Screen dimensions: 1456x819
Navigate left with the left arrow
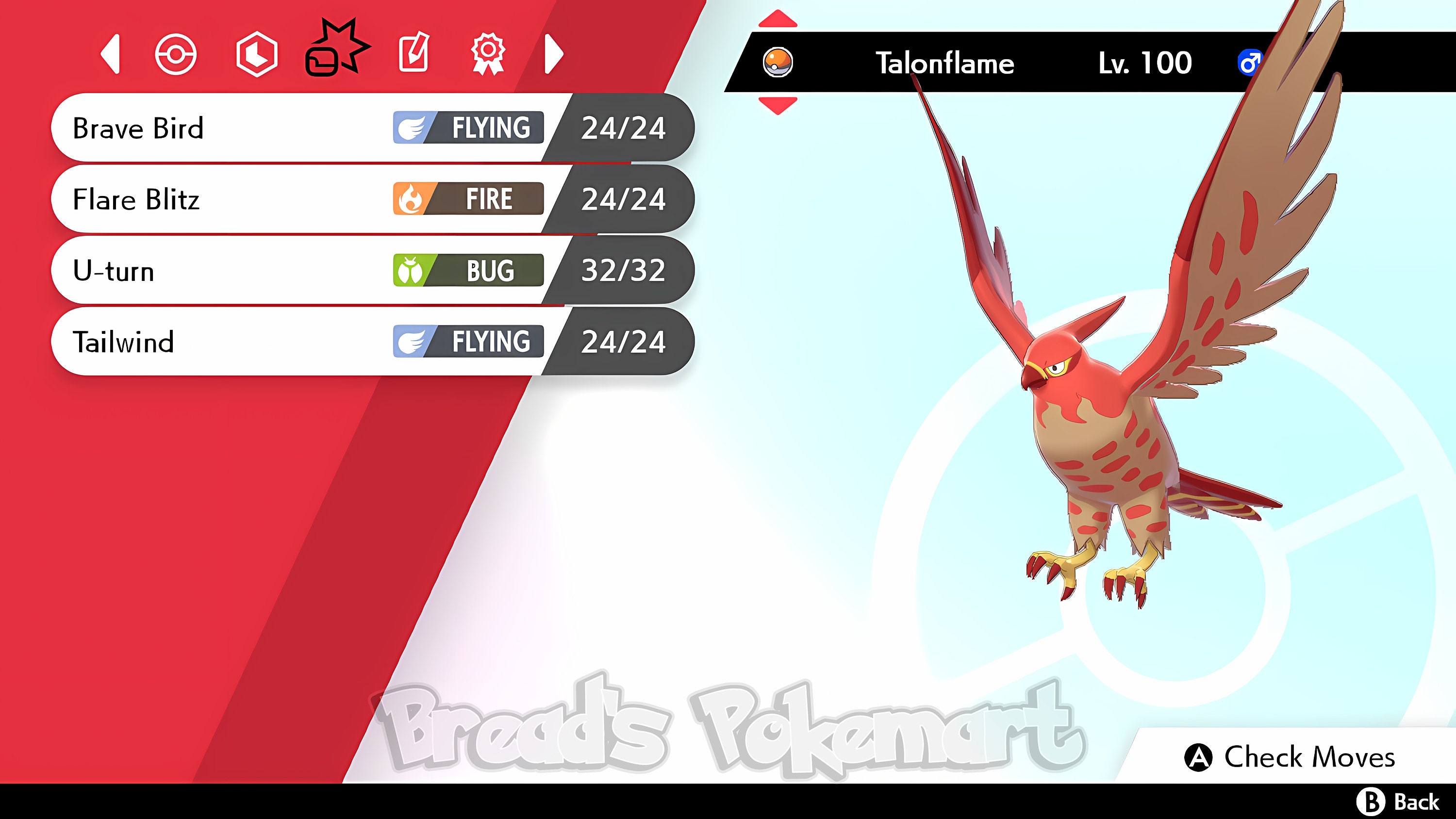111,55
